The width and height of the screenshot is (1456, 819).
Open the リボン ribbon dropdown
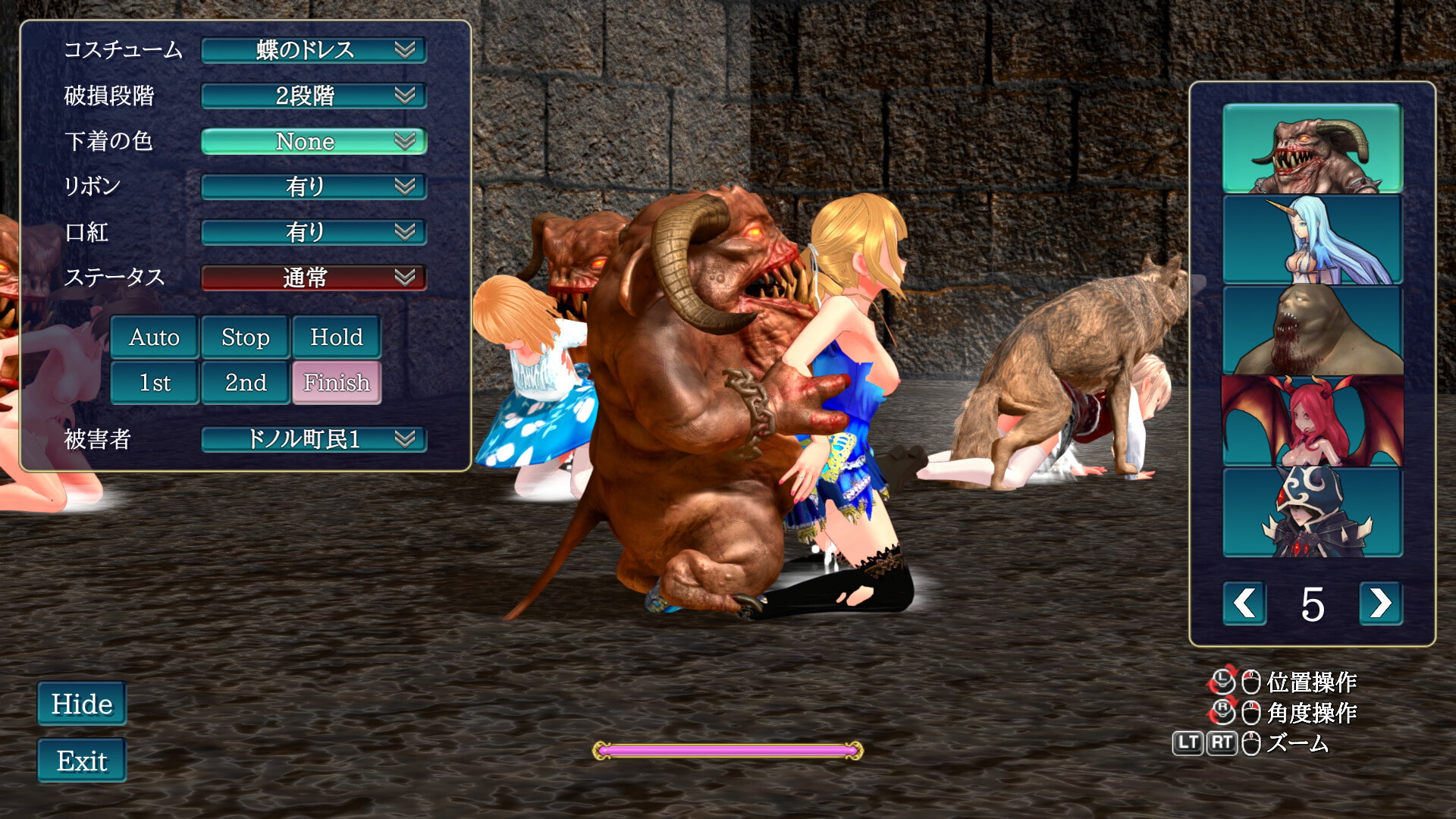tap(313, 187)
